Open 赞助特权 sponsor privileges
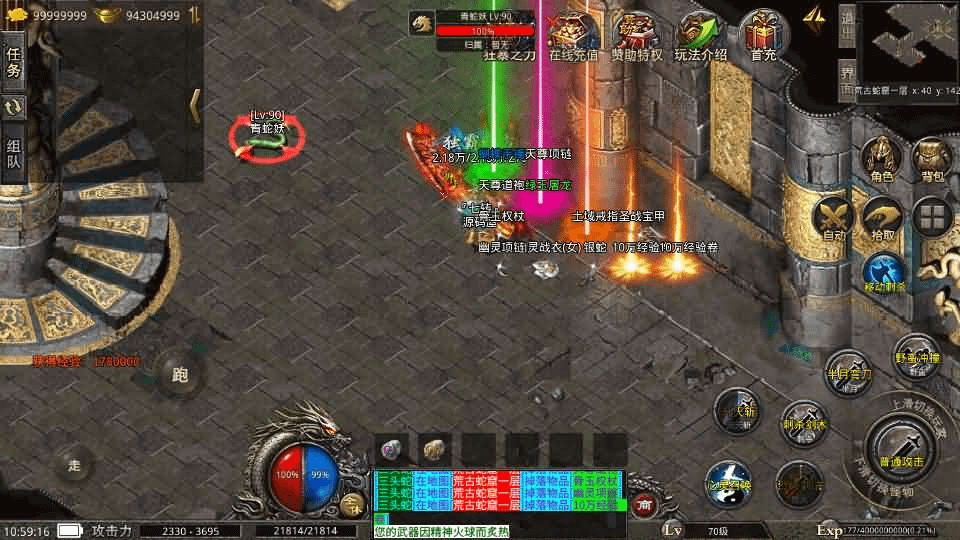 (636, 37)
